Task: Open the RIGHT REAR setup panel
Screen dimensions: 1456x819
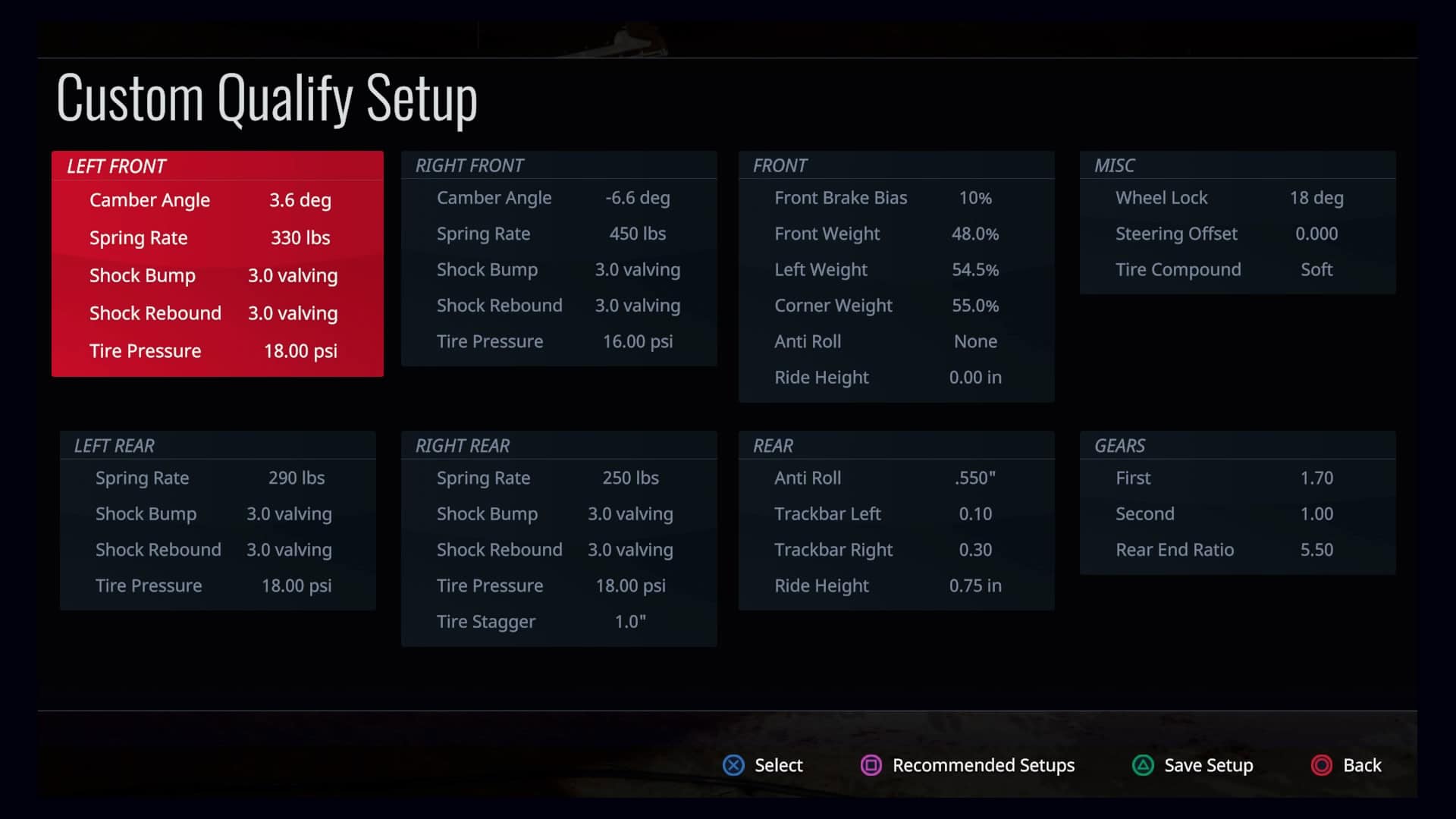Action: [x=558, y=538]
